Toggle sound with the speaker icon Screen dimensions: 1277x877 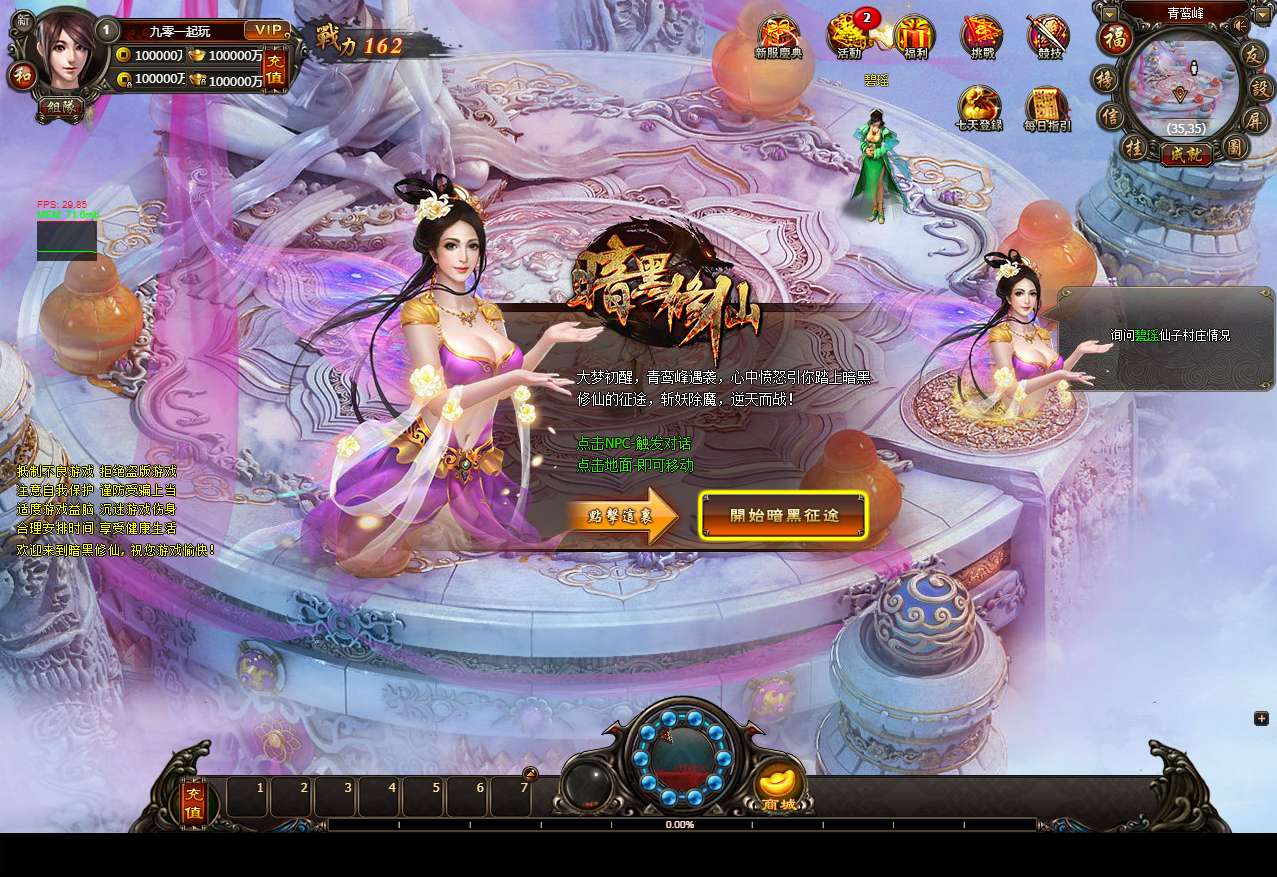(x=1240, y=25)
